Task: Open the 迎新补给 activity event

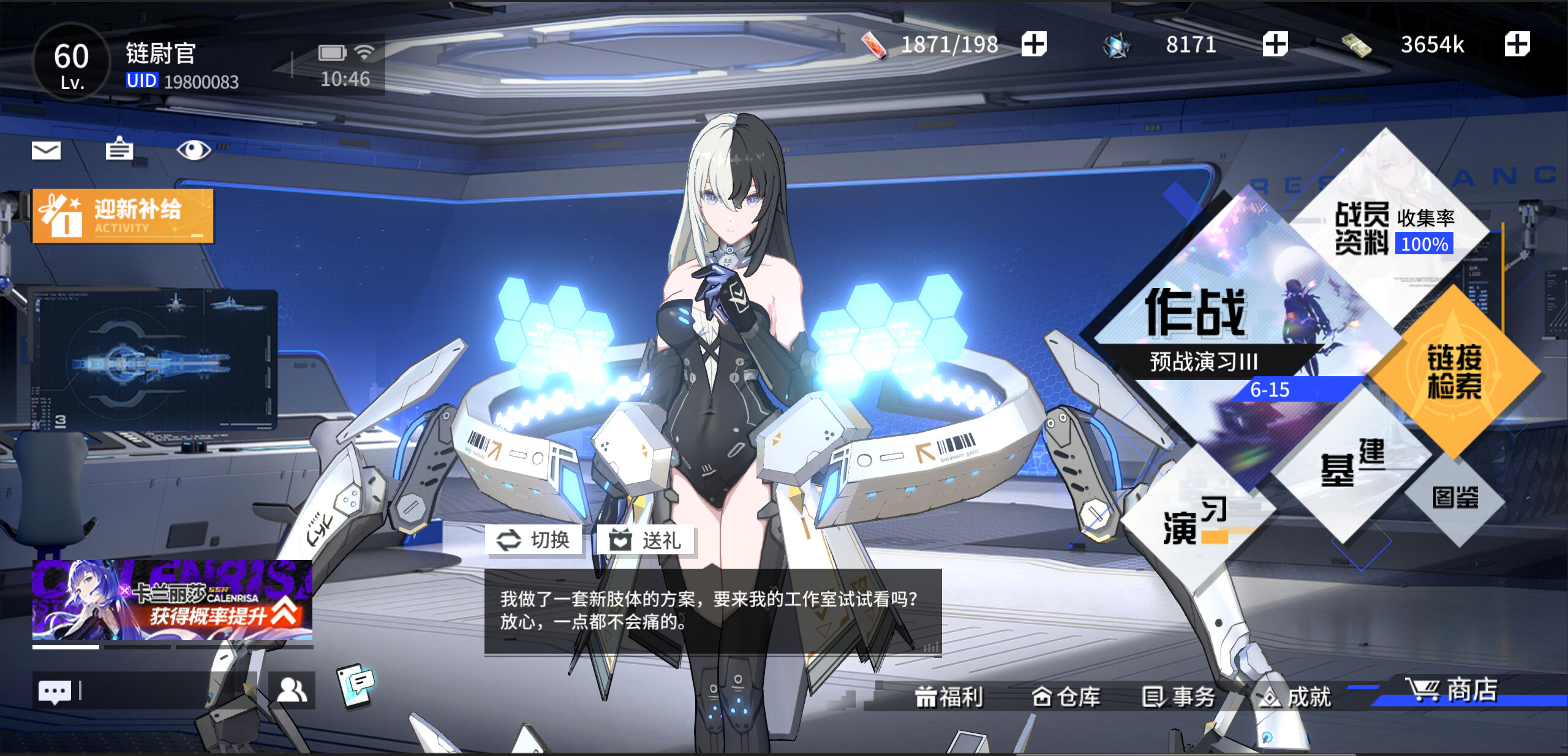Action: [123, 216]
